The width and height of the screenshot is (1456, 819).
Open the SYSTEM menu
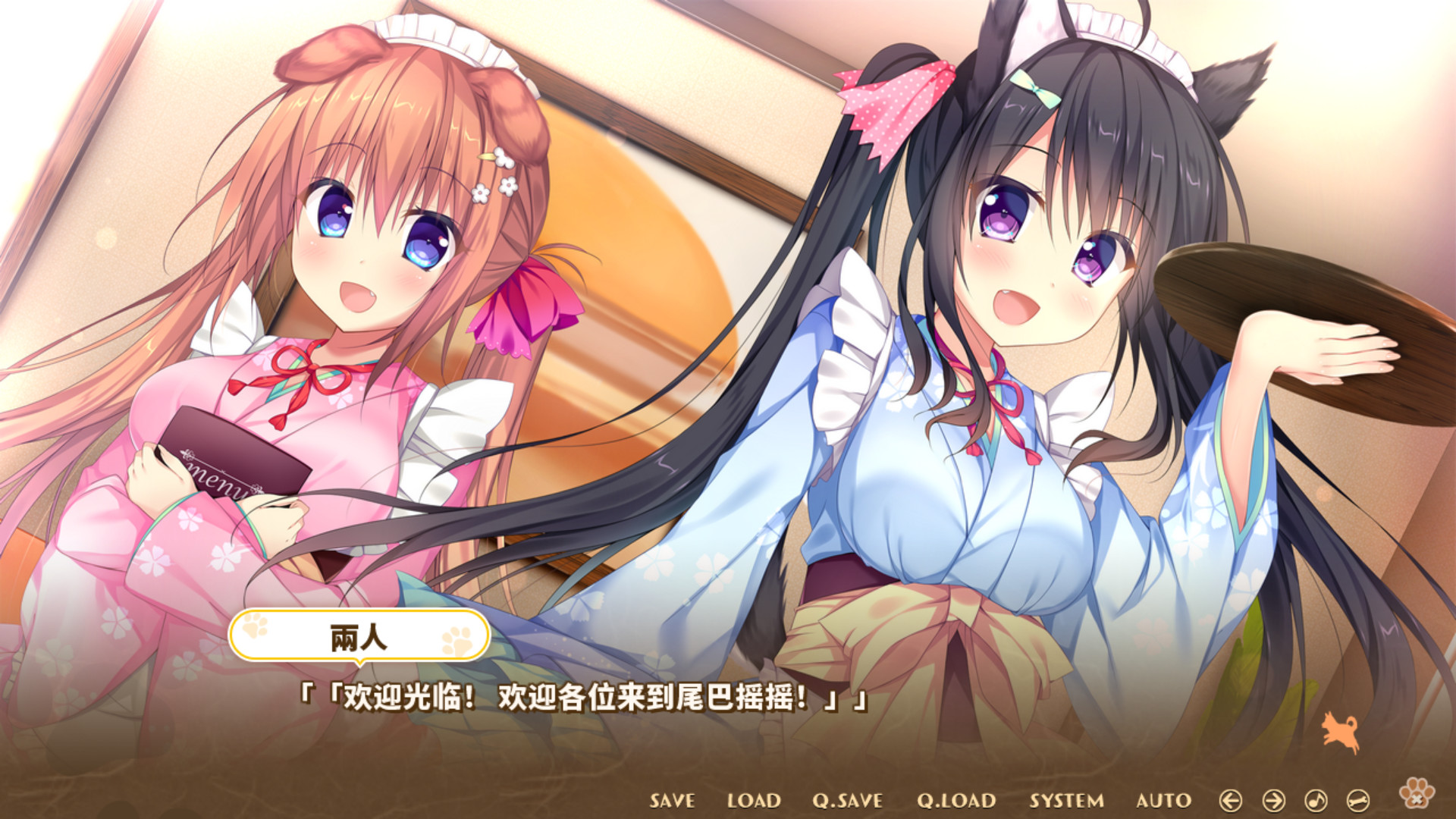click(x=1066, y=800)
